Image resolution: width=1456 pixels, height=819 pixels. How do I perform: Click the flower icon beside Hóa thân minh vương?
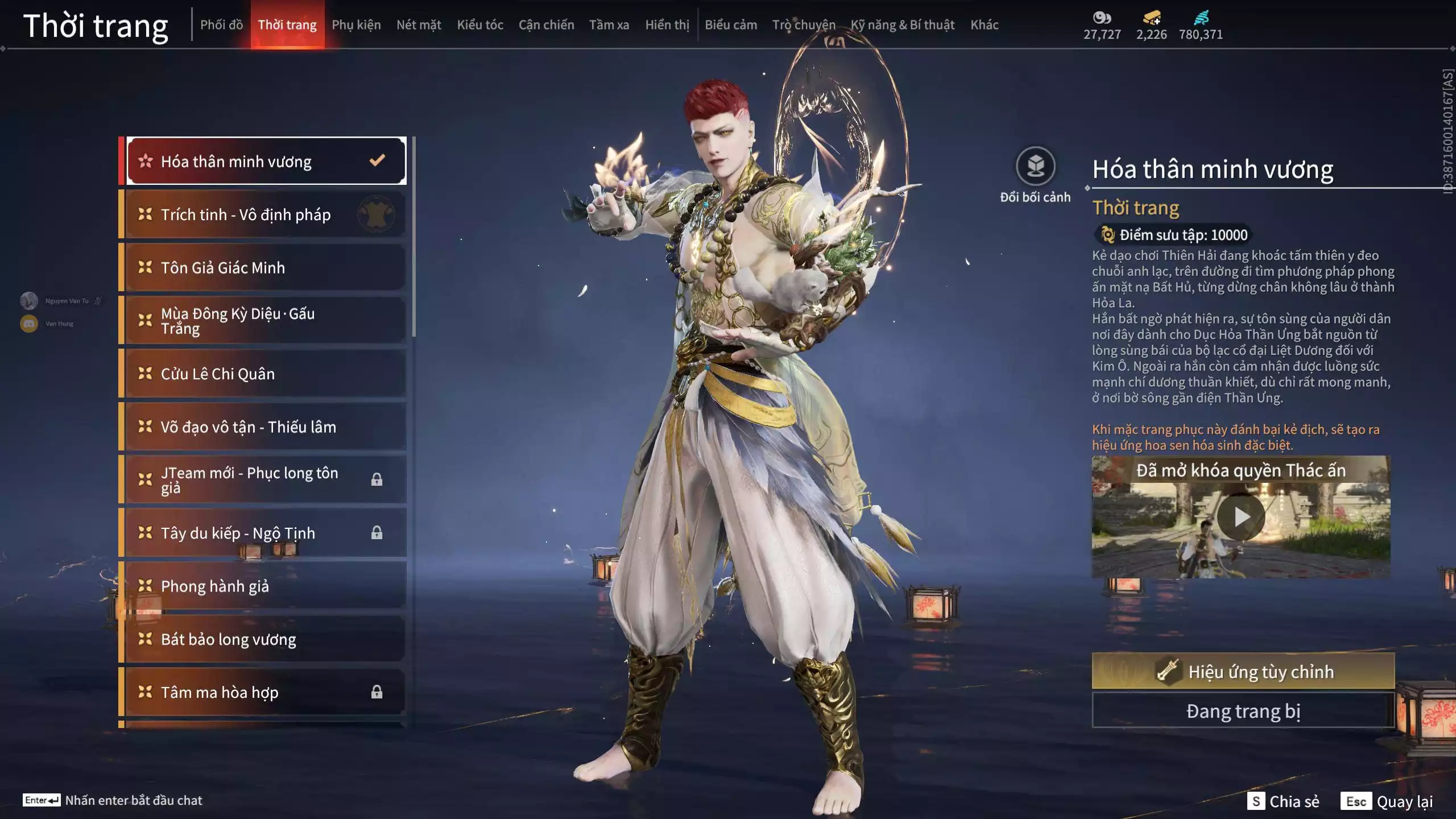coord(147,161)
